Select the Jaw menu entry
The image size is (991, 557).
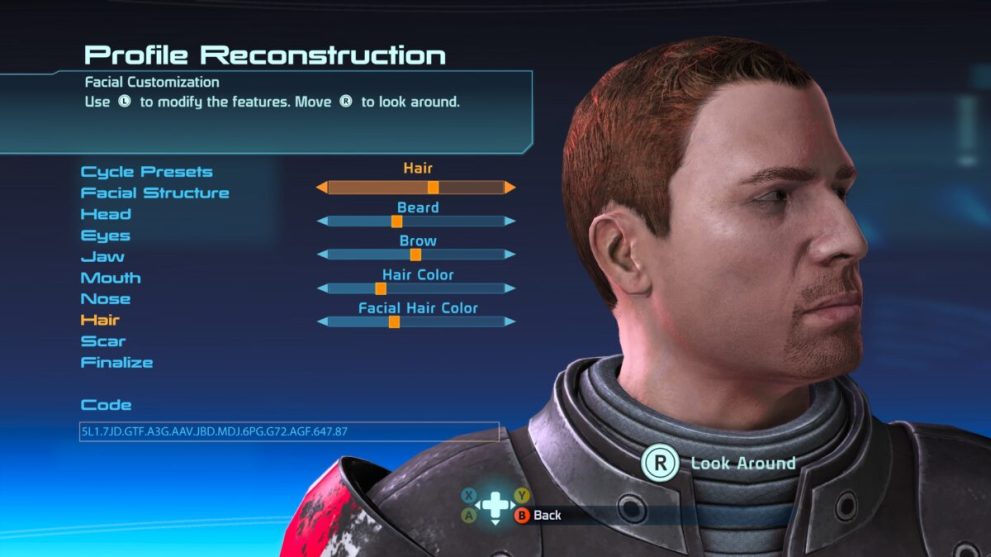click(103, 257)
